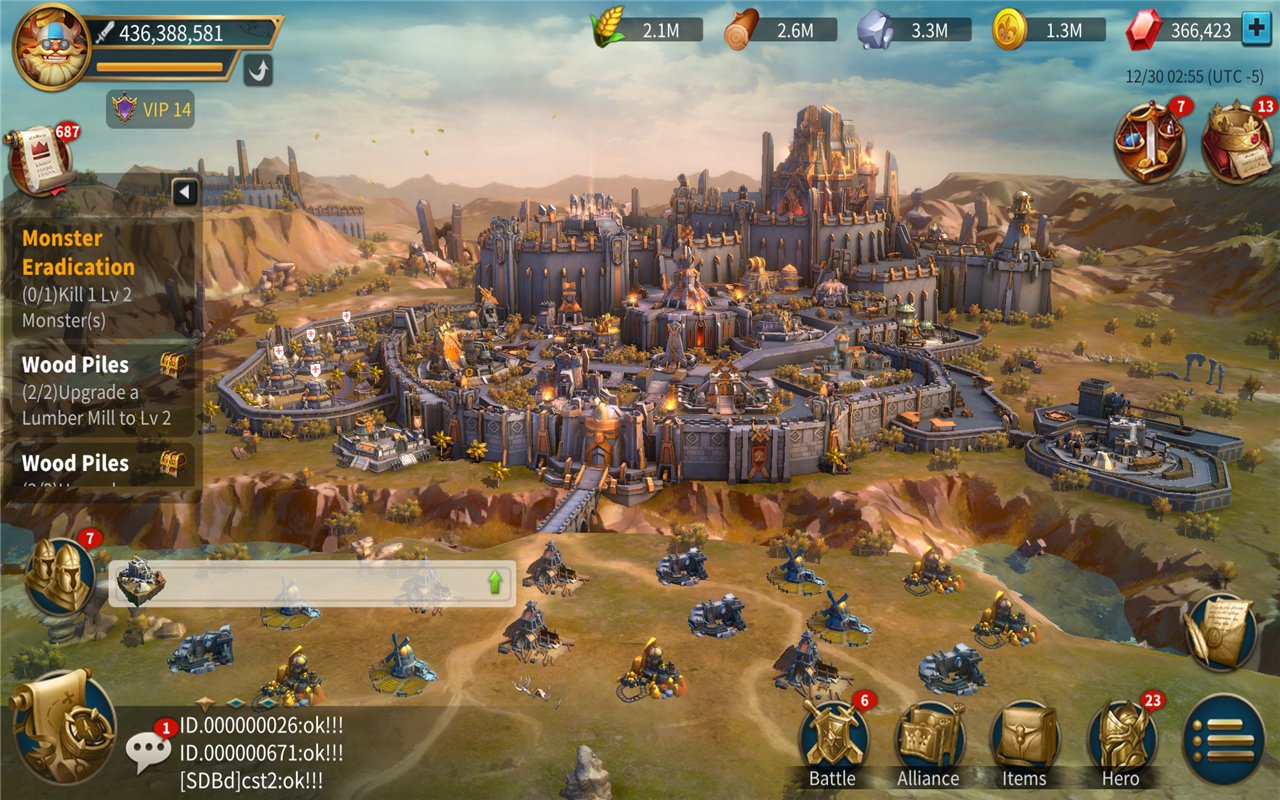Screen dimensions: 1280x800
Task: Open the VIP 14 badge
Action: click(151, 109)
